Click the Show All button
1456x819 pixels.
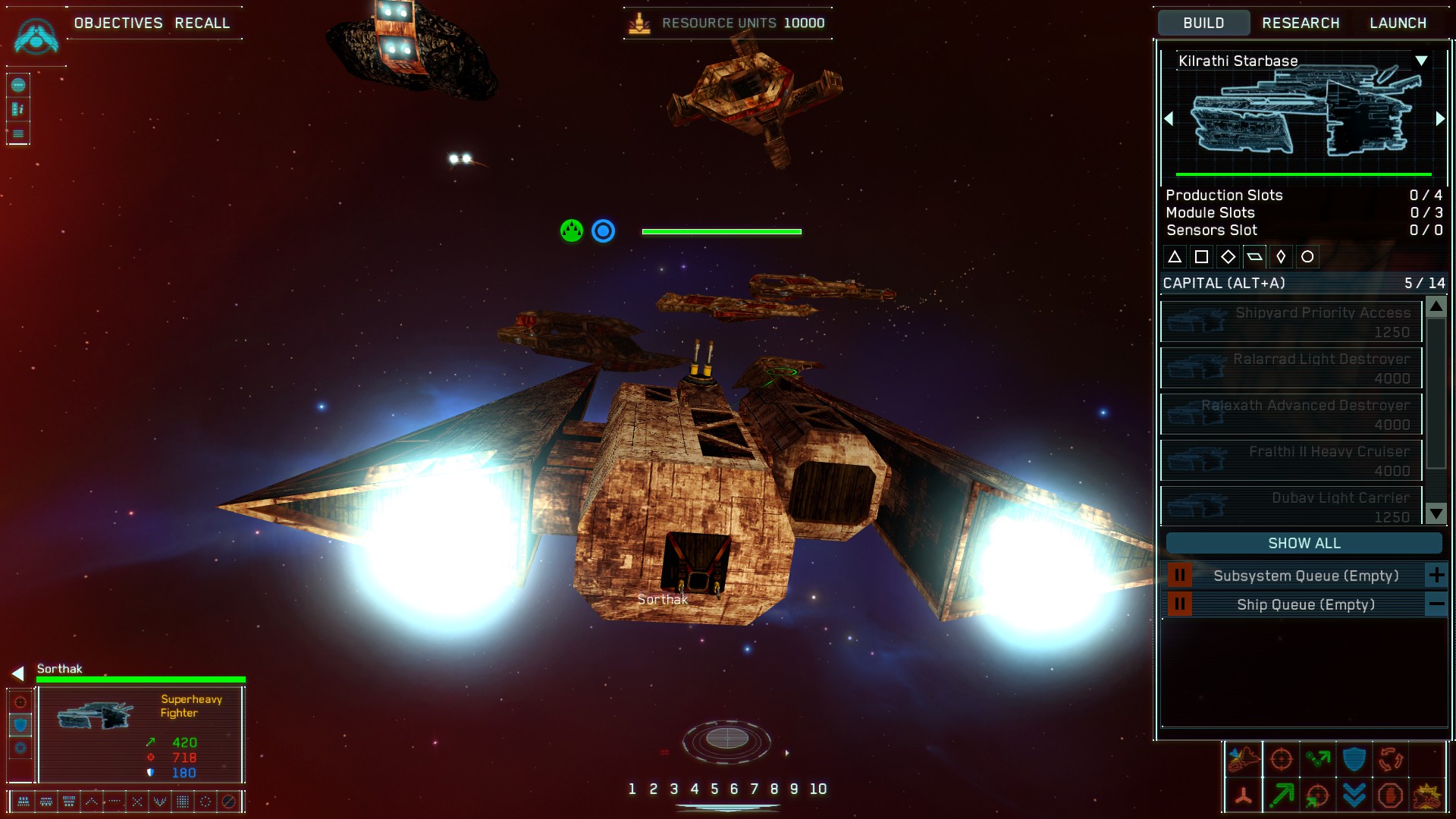pos(1304,543)
